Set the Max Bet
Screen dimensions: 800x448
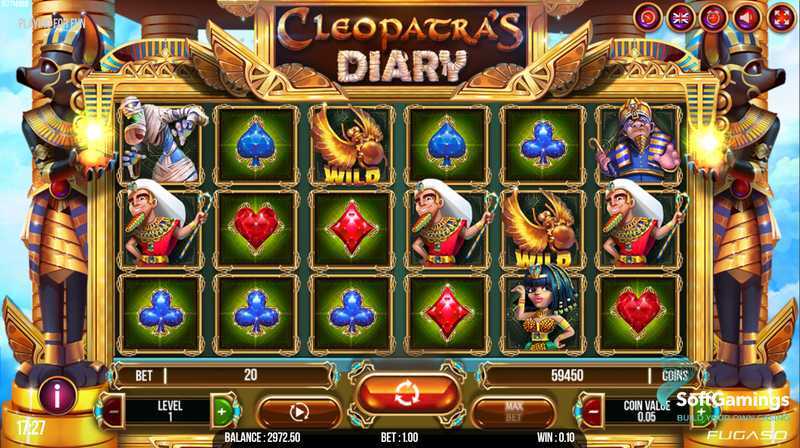click(x=512, y=411)
